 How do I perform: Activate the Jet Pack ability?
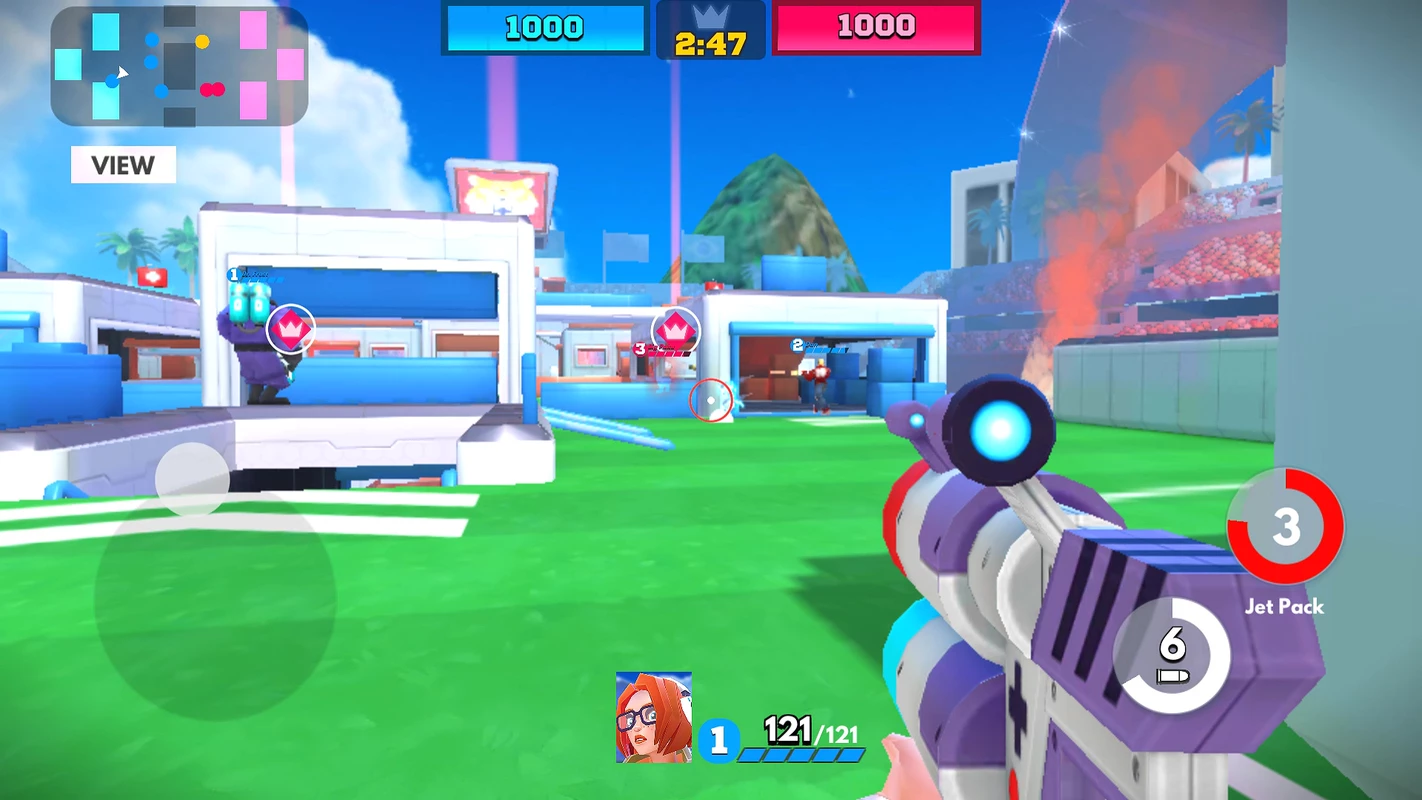[1285, 527]
